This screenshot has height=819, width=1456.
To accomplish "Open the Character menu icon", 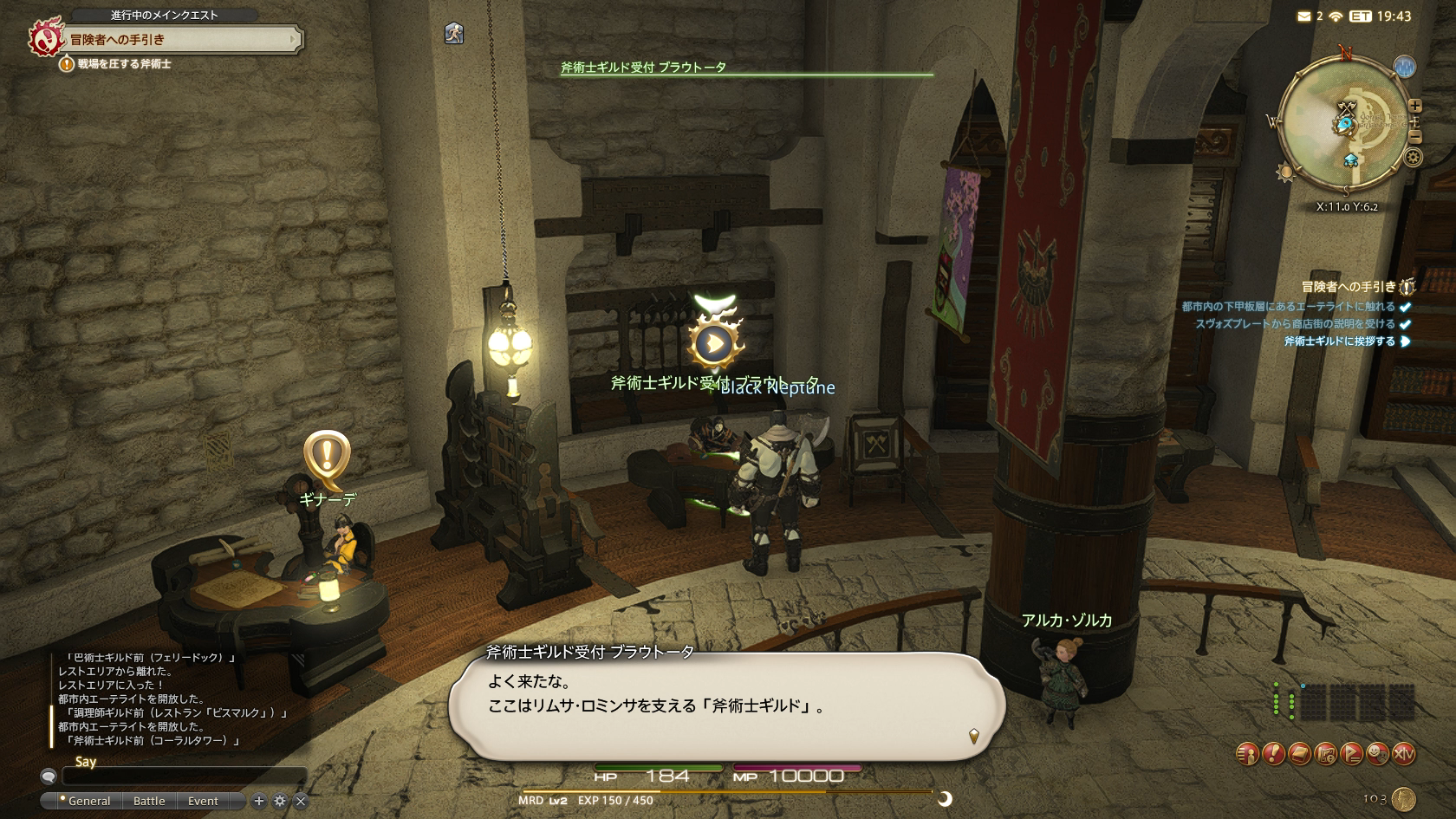I will 1247,754.
